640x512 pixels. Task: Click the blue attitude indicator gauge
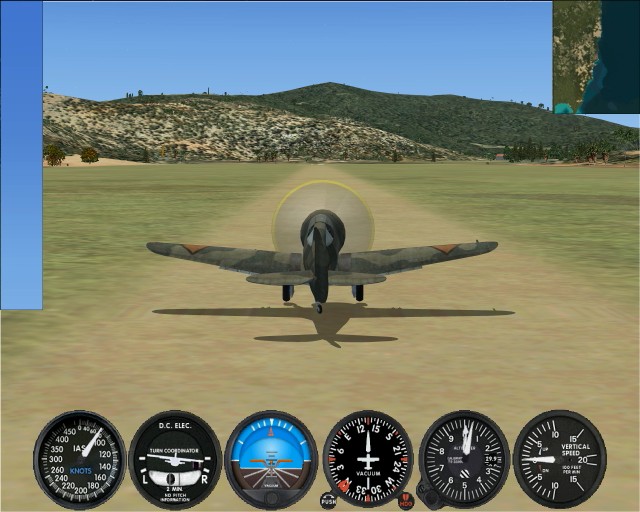coord(271,459)
